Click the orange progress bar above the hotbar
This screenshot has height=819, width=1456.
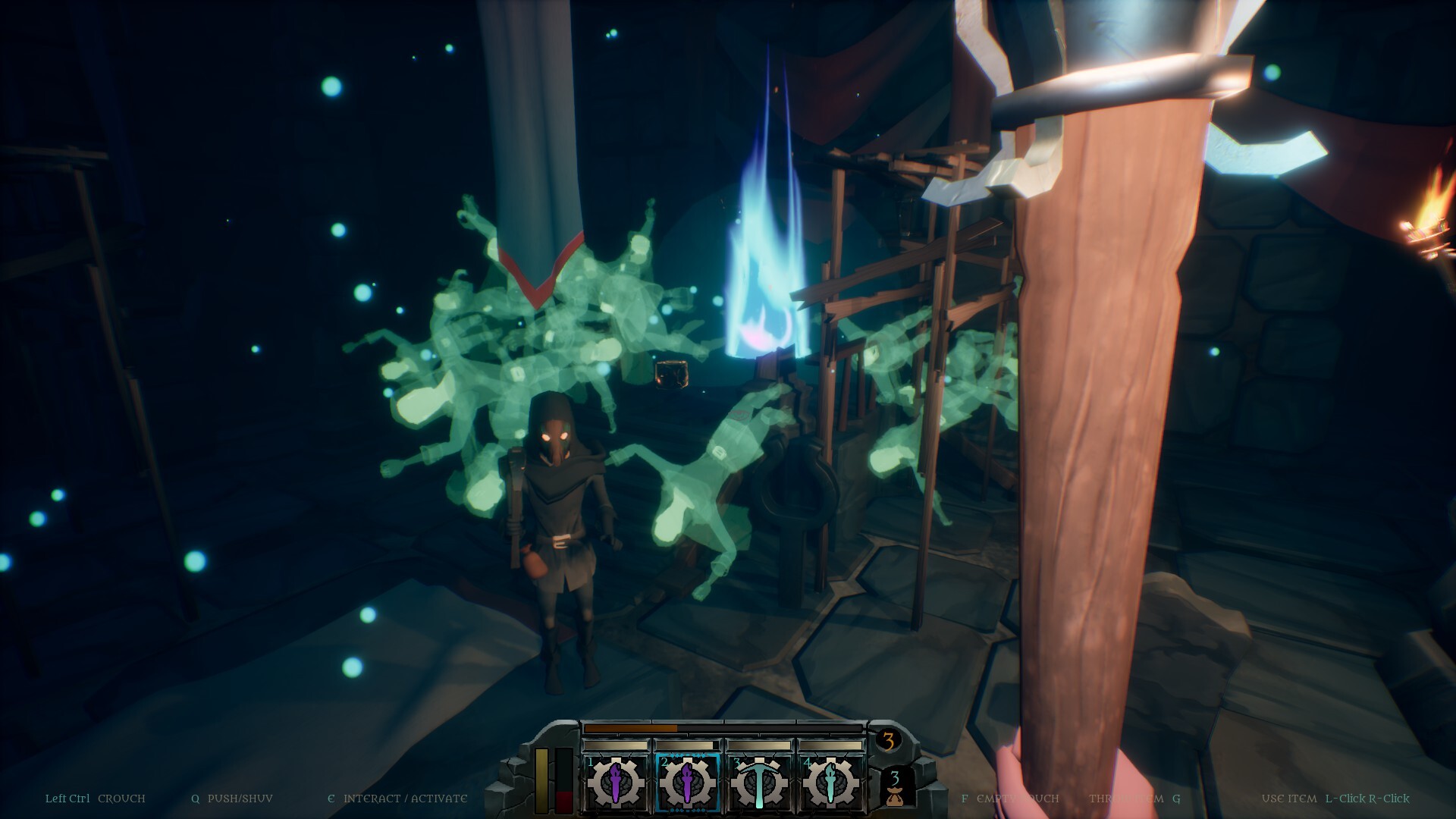[631, 729]
